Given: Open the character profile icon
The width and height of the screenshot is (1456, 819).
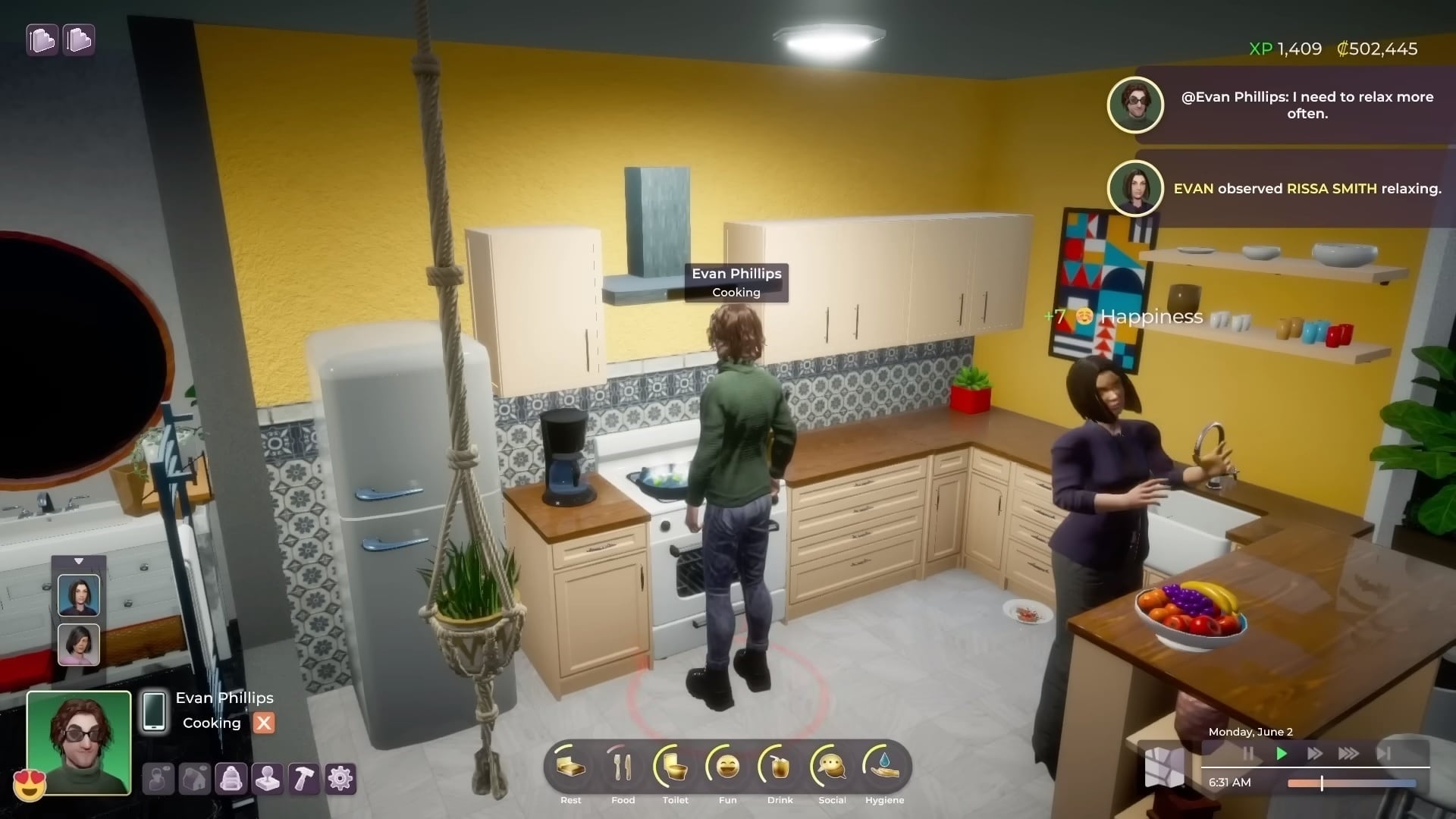Looking at the screenshot, I should [158, 779].
